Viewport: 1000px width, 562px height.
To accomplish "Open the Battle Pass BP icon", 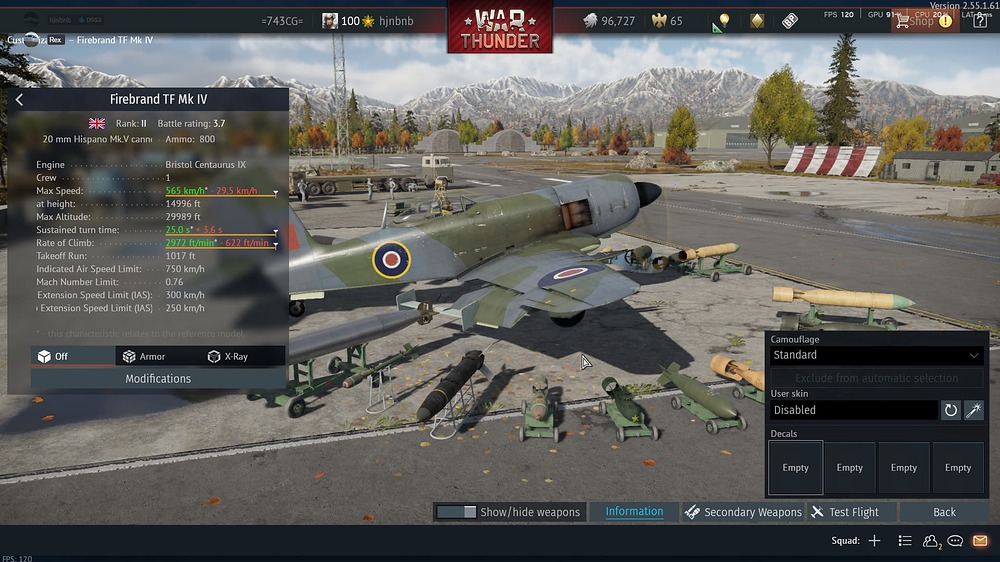I will click(790, 21).
